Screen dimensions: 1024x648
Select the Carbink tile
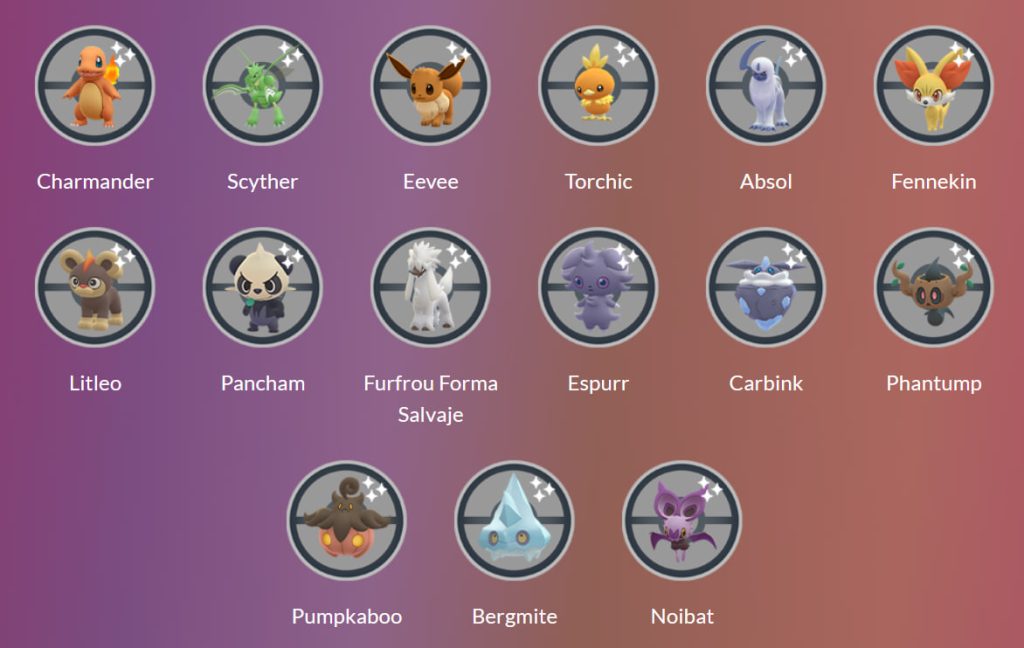pos(766,288)
